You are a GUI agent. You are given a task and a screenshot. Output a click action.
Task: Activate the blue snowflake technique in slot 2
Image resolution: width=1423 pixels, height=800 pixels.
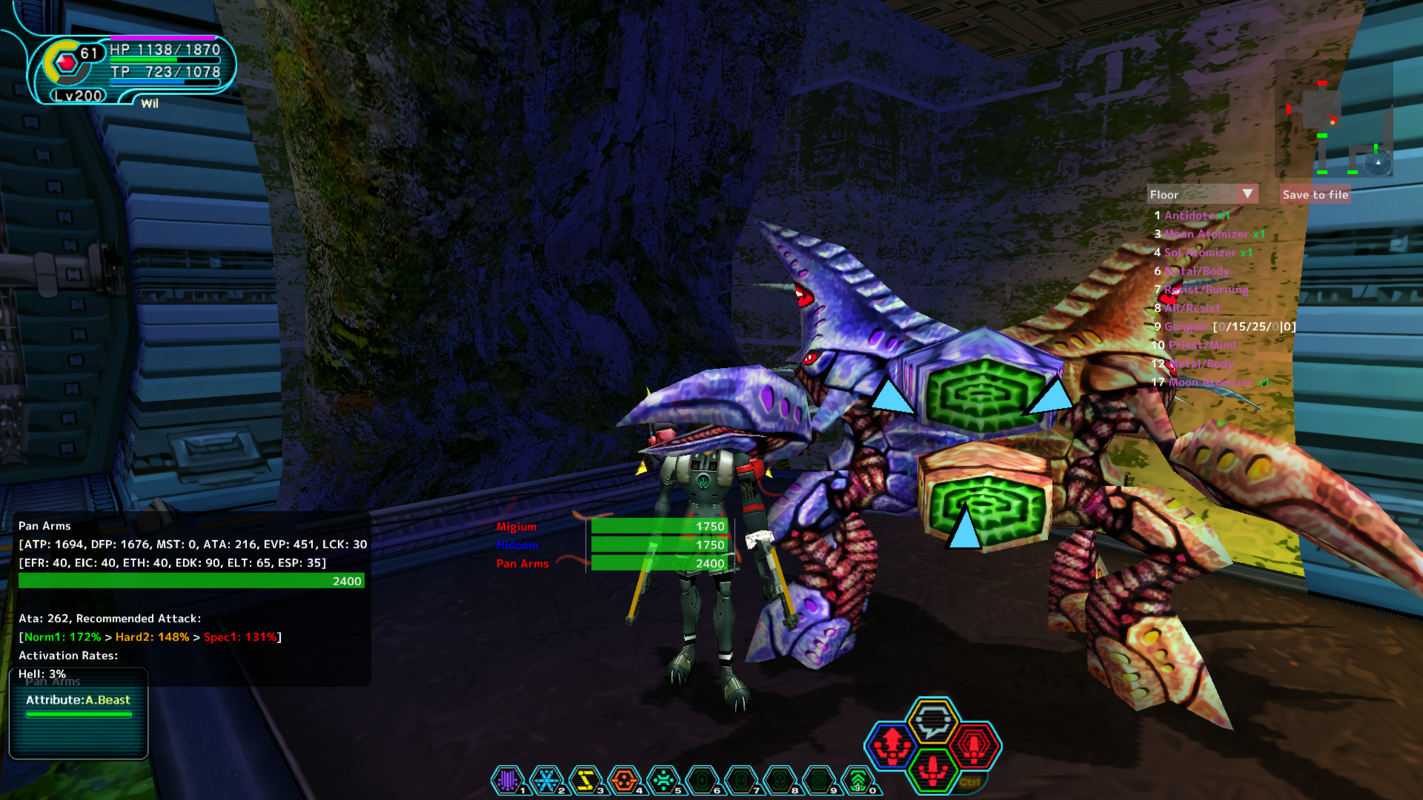(546, 780)
